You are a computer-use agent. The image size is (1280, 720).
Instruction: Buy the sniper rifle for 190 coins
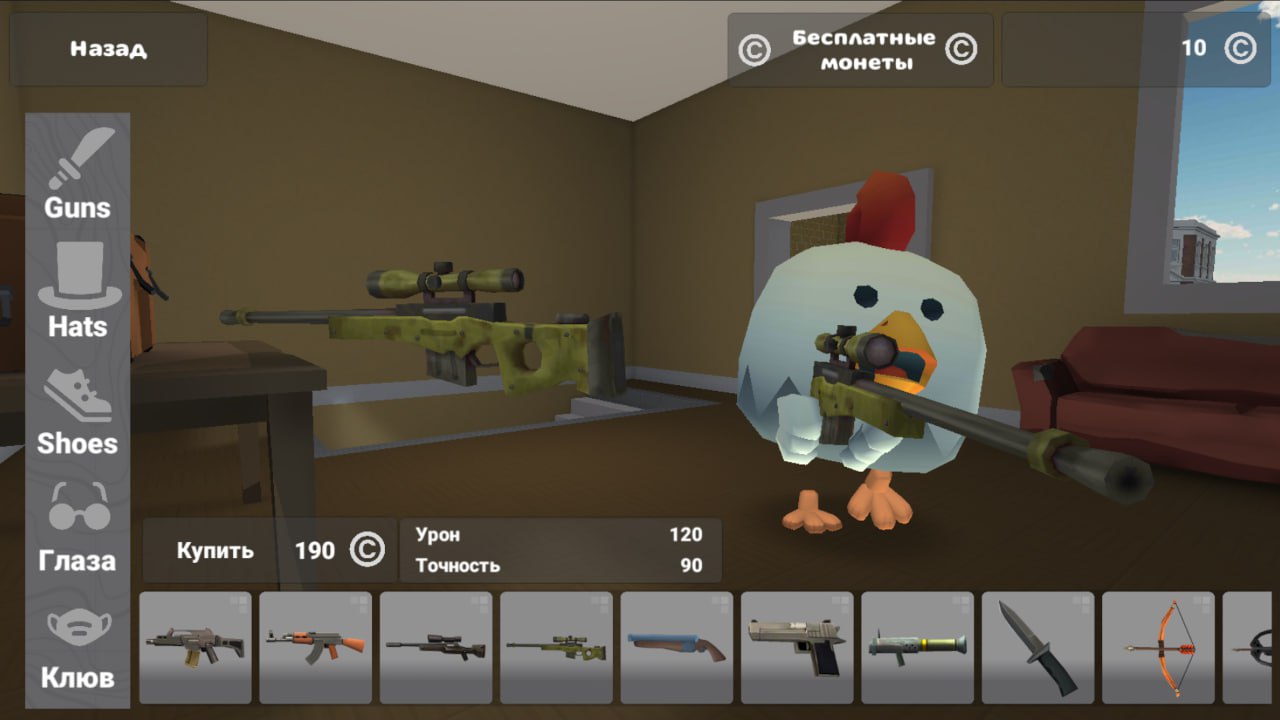[269, 550]
